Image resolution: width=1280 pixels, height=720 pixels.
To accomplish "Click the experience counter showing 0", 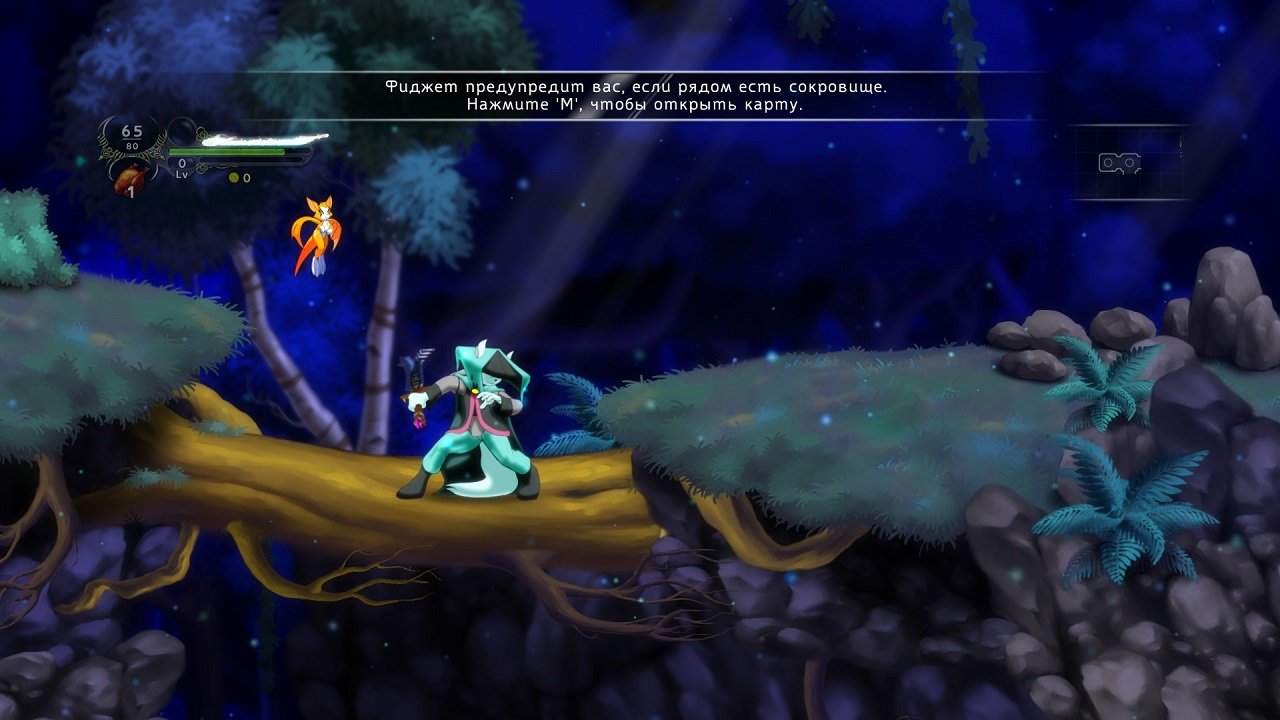I will [x=182, y=162].
